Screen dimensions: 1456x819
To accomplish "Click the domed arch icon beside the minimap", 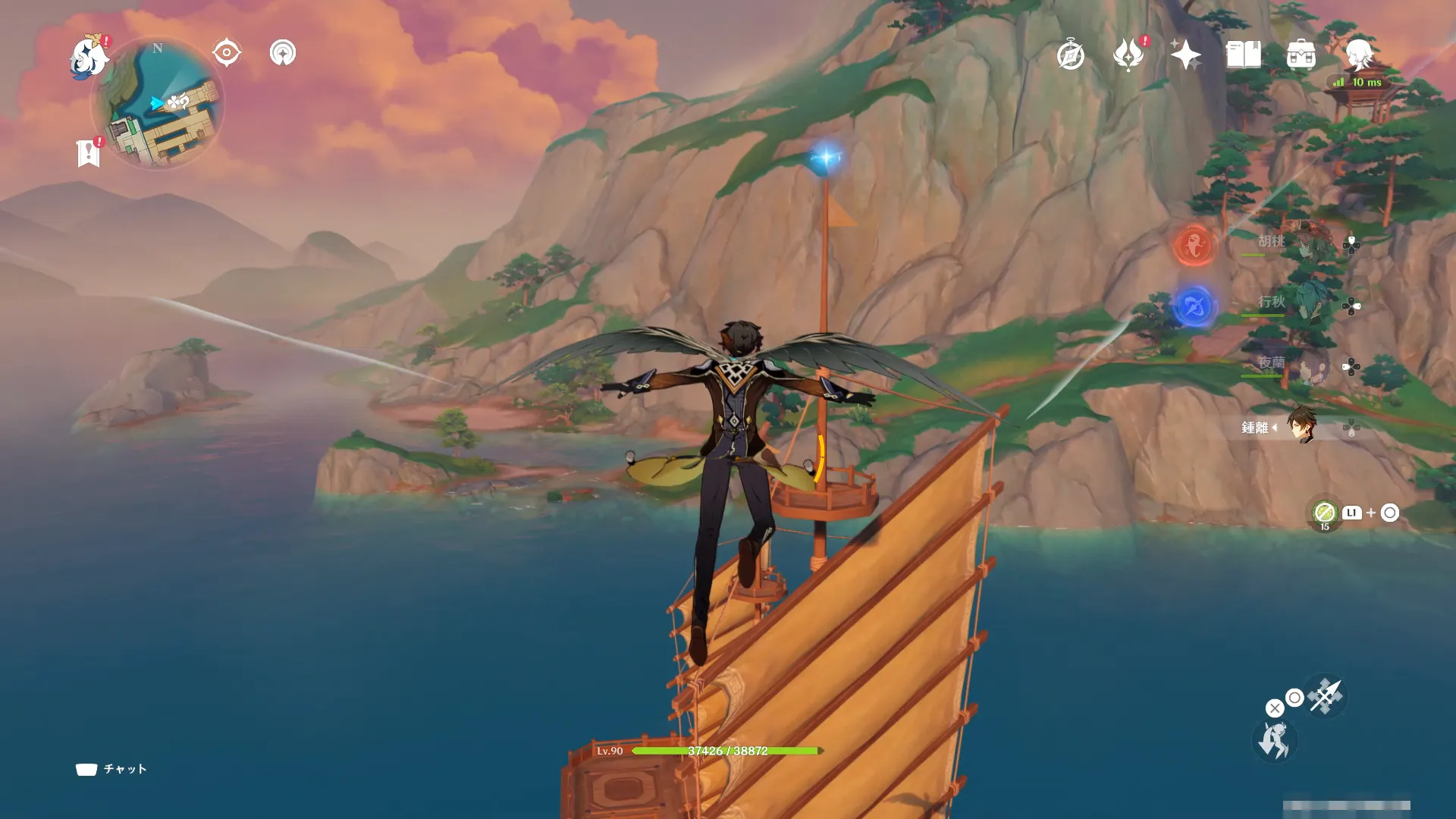I will [283, 53].
